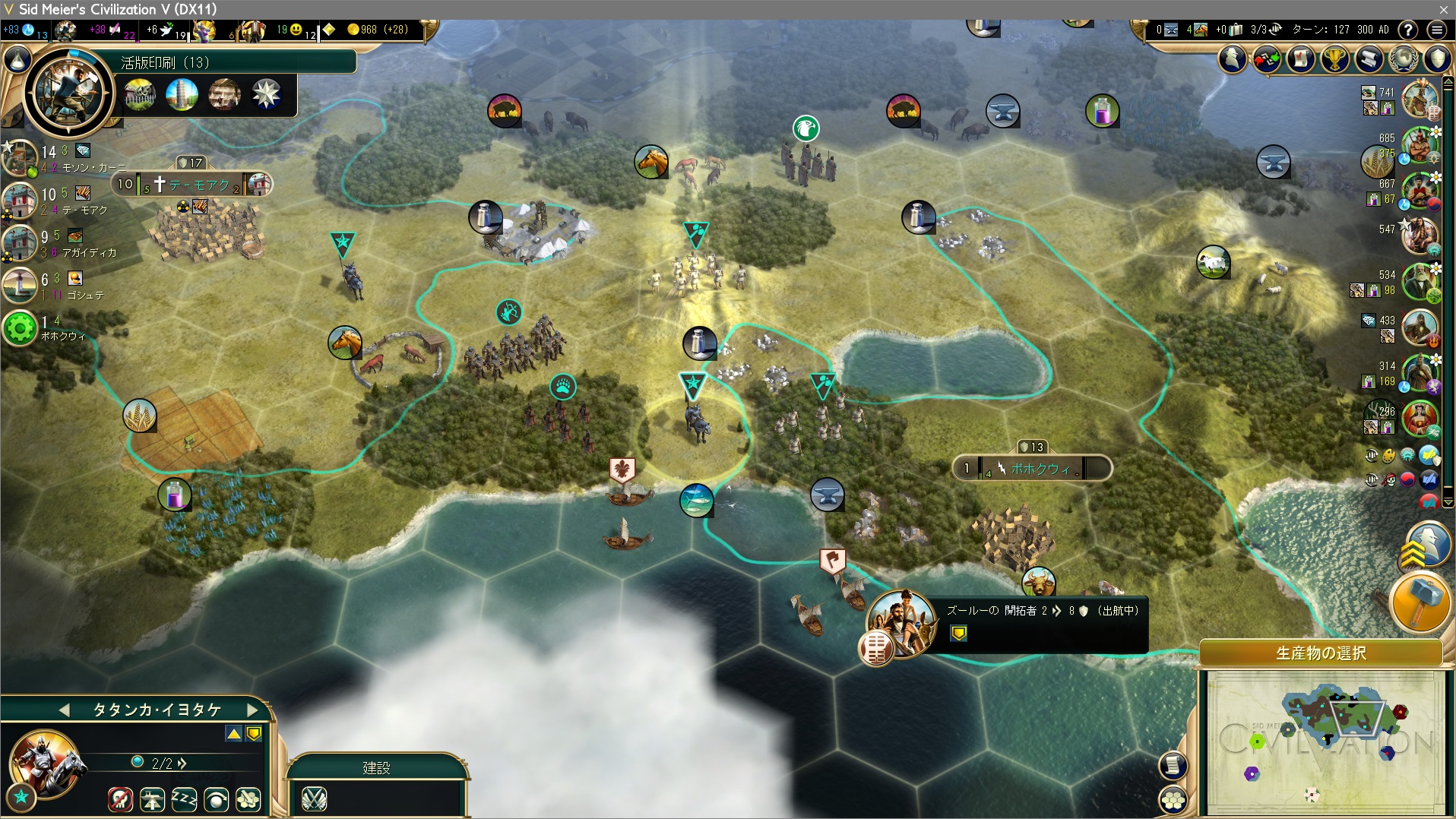
Task: Click the minimap
Action: tap(1325, 742)
